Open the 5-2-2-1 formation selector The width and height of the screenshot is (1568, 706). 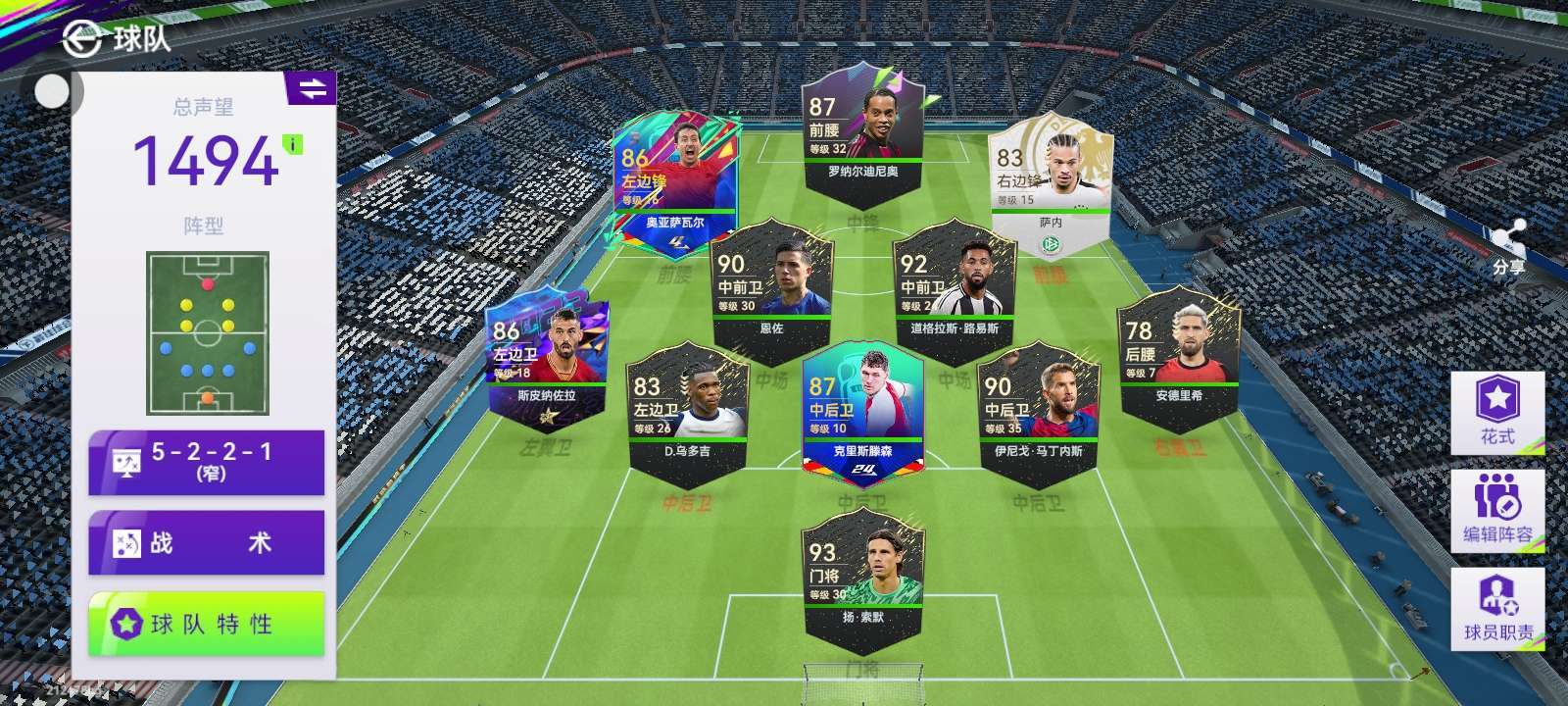coord(206,462)
